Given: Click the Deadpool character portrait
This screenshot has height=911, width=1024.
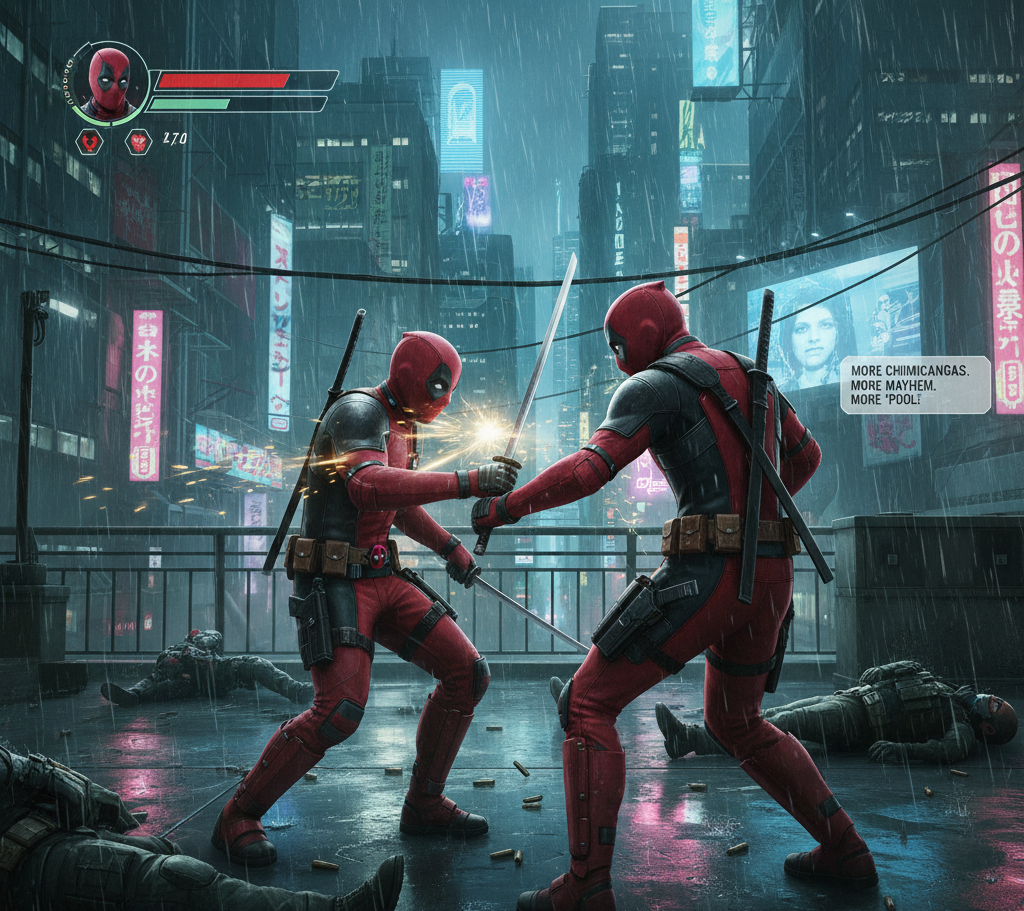Looking at the screenshot, I should 108,81.
